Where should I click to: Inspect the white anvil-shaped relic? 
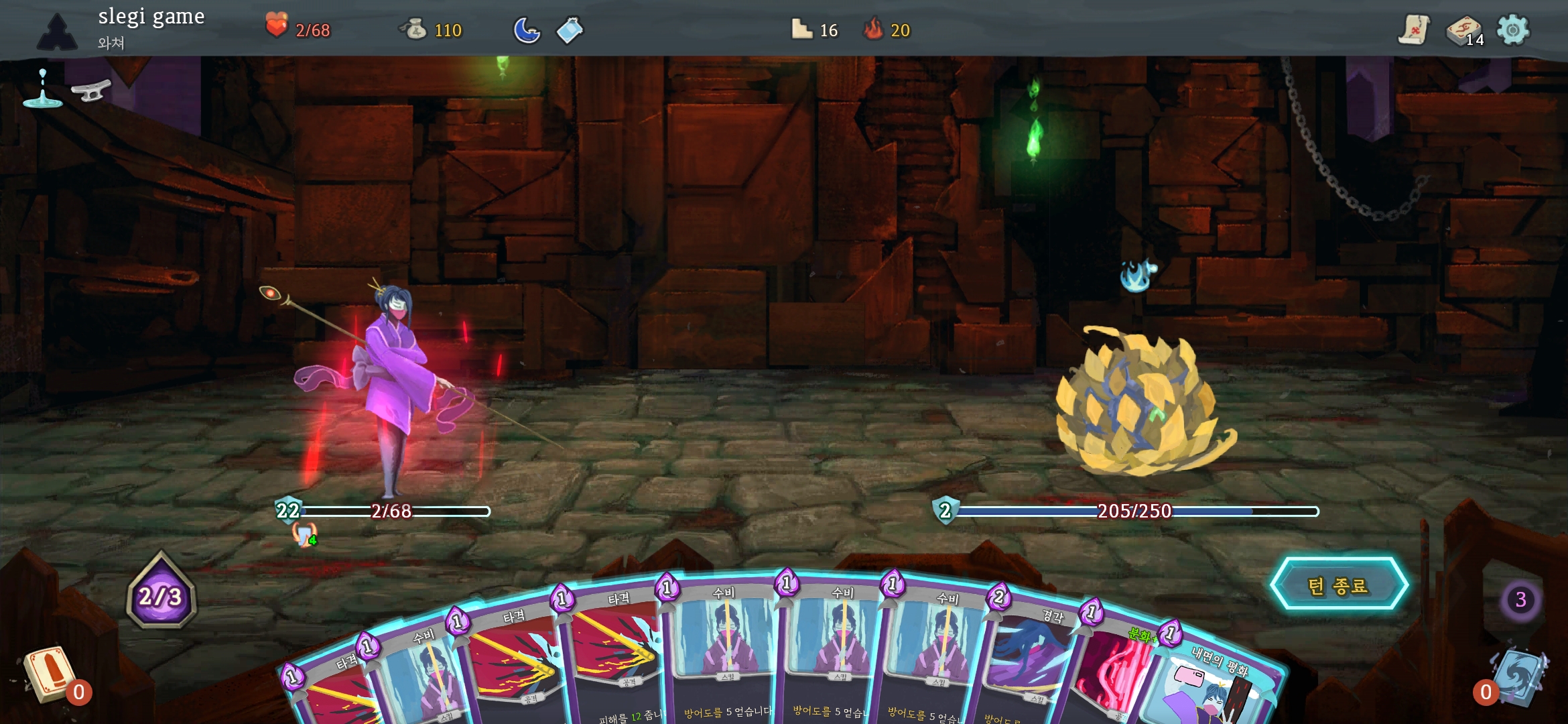[91, 90]
